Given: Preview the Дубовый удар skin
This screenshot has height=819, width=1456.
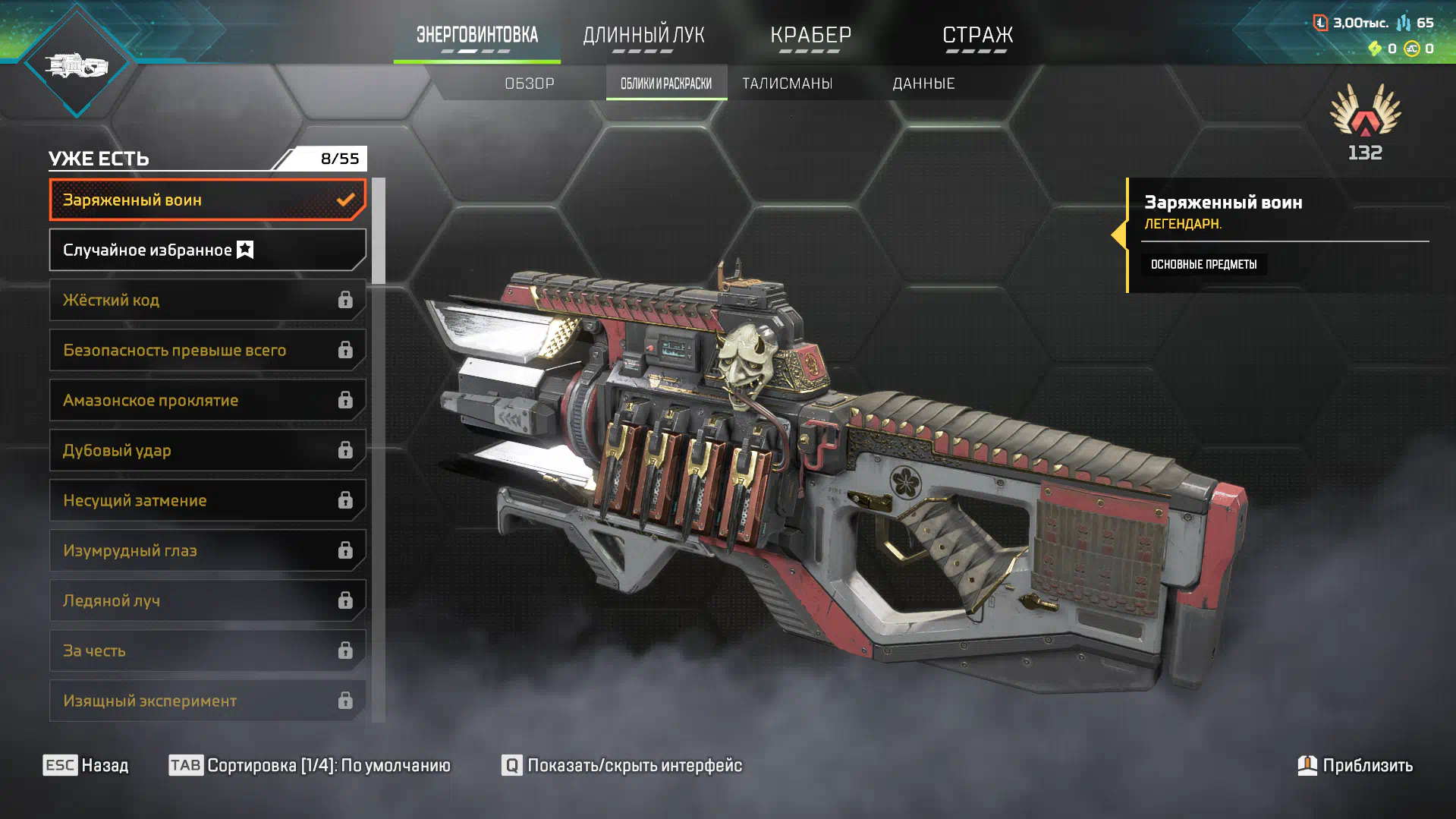Looking at the screenshot, I should click(x=207, y=450).
